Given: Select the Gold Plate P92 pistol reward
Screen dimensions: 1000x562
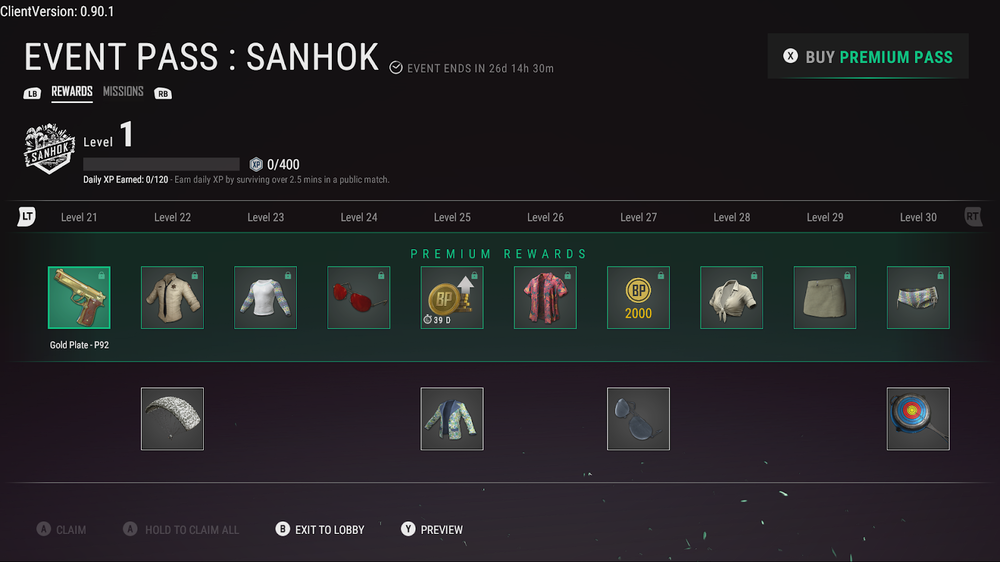Looking at the screenshot, I should click(x=79, y=298).
